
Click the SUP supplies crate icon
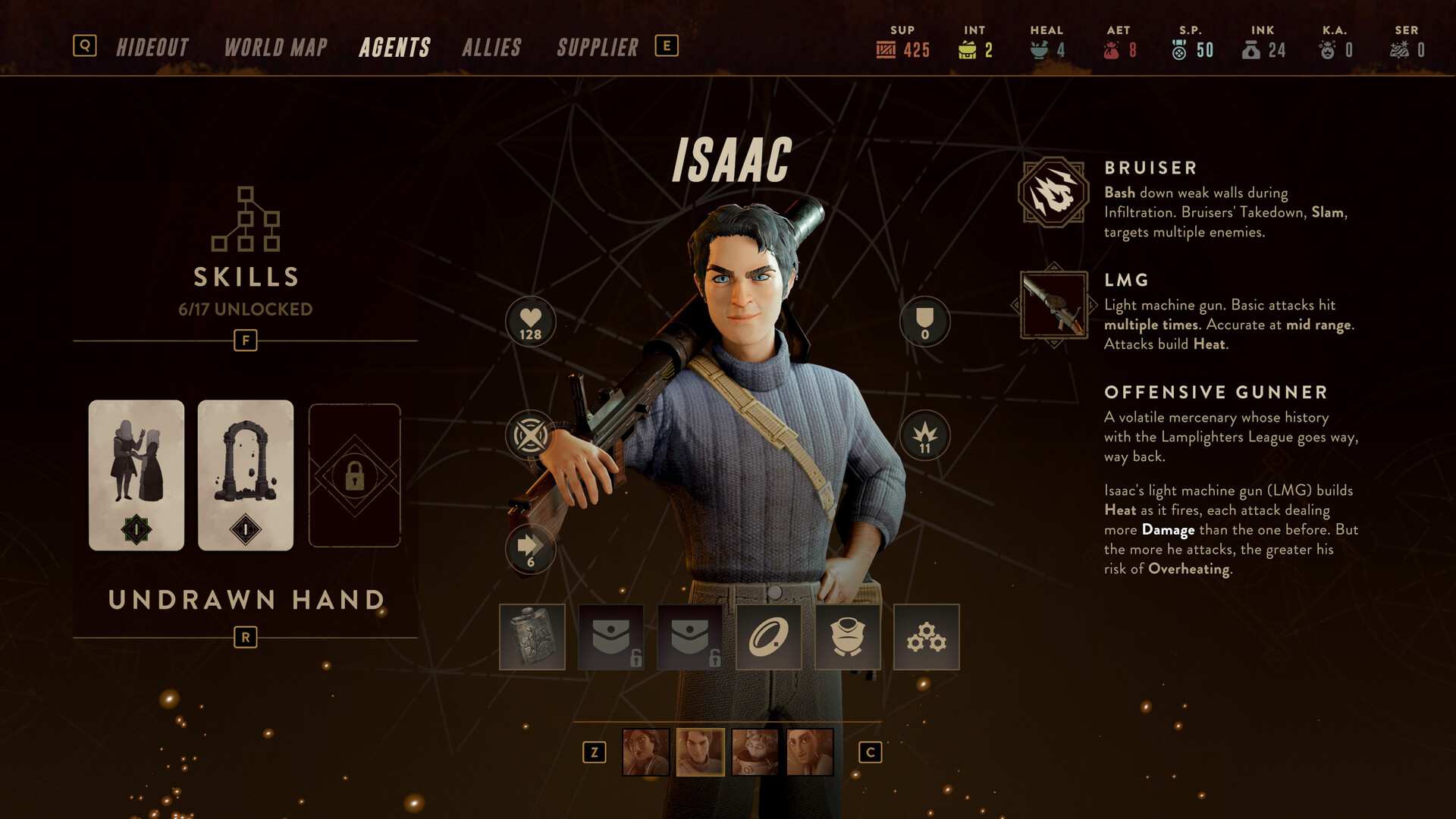pyautogui.click(x=886, y=50)
